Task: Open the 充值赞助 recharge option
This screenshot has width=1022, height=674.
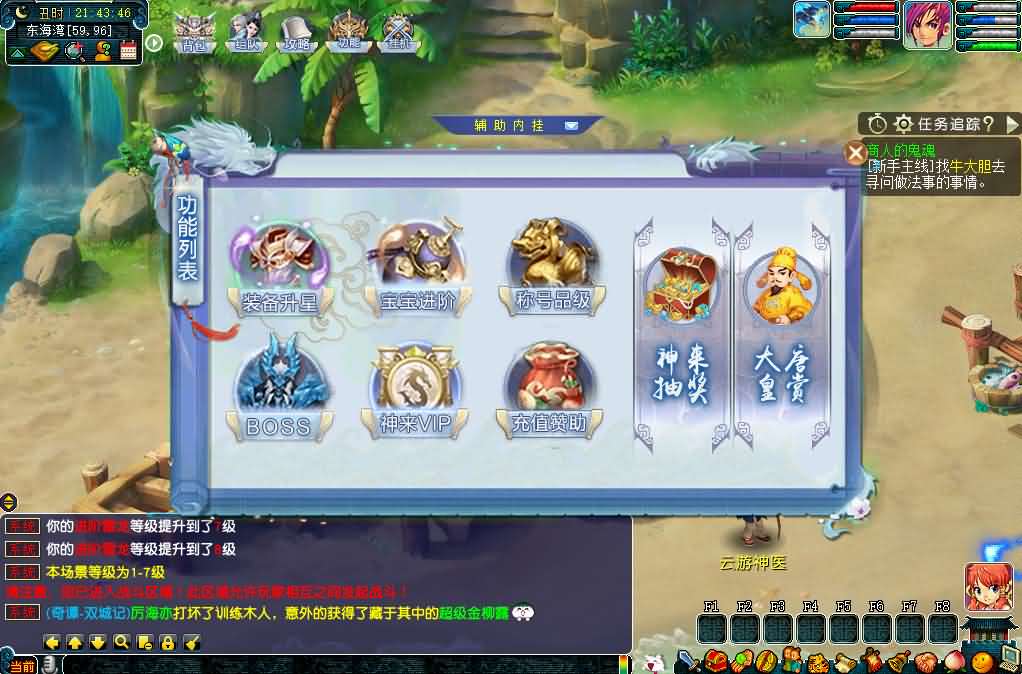Action: coord(553,392)
